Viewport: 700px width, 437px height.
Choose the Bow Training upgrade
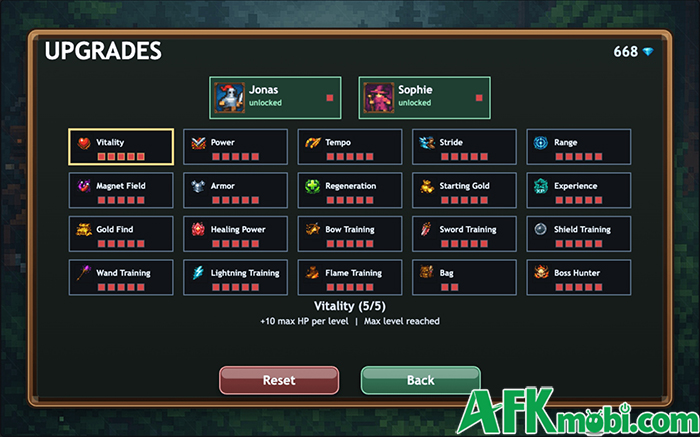(x=350, y=234)
